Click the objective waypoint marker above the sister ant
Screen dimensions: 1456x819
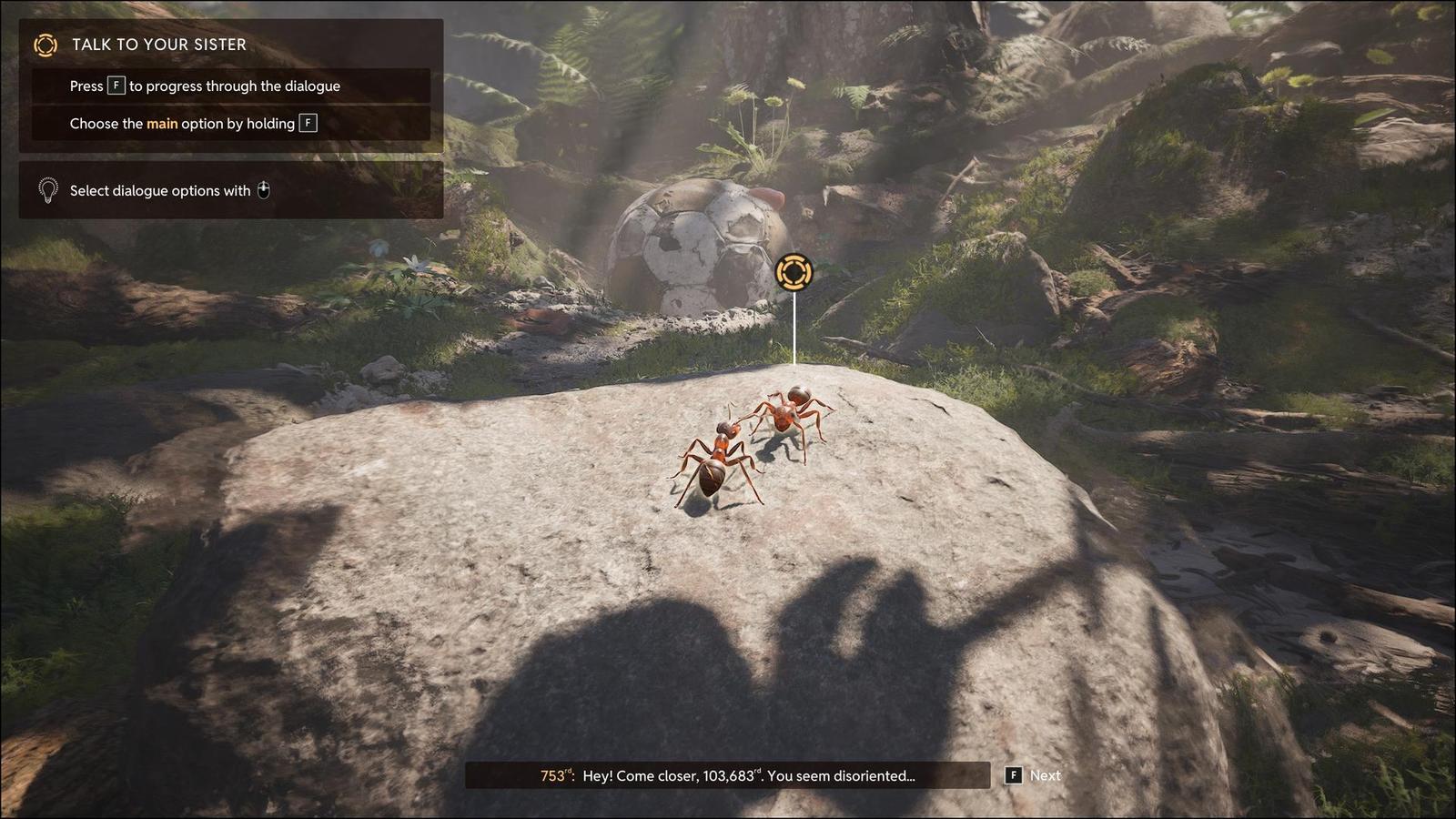pos(794,272)
